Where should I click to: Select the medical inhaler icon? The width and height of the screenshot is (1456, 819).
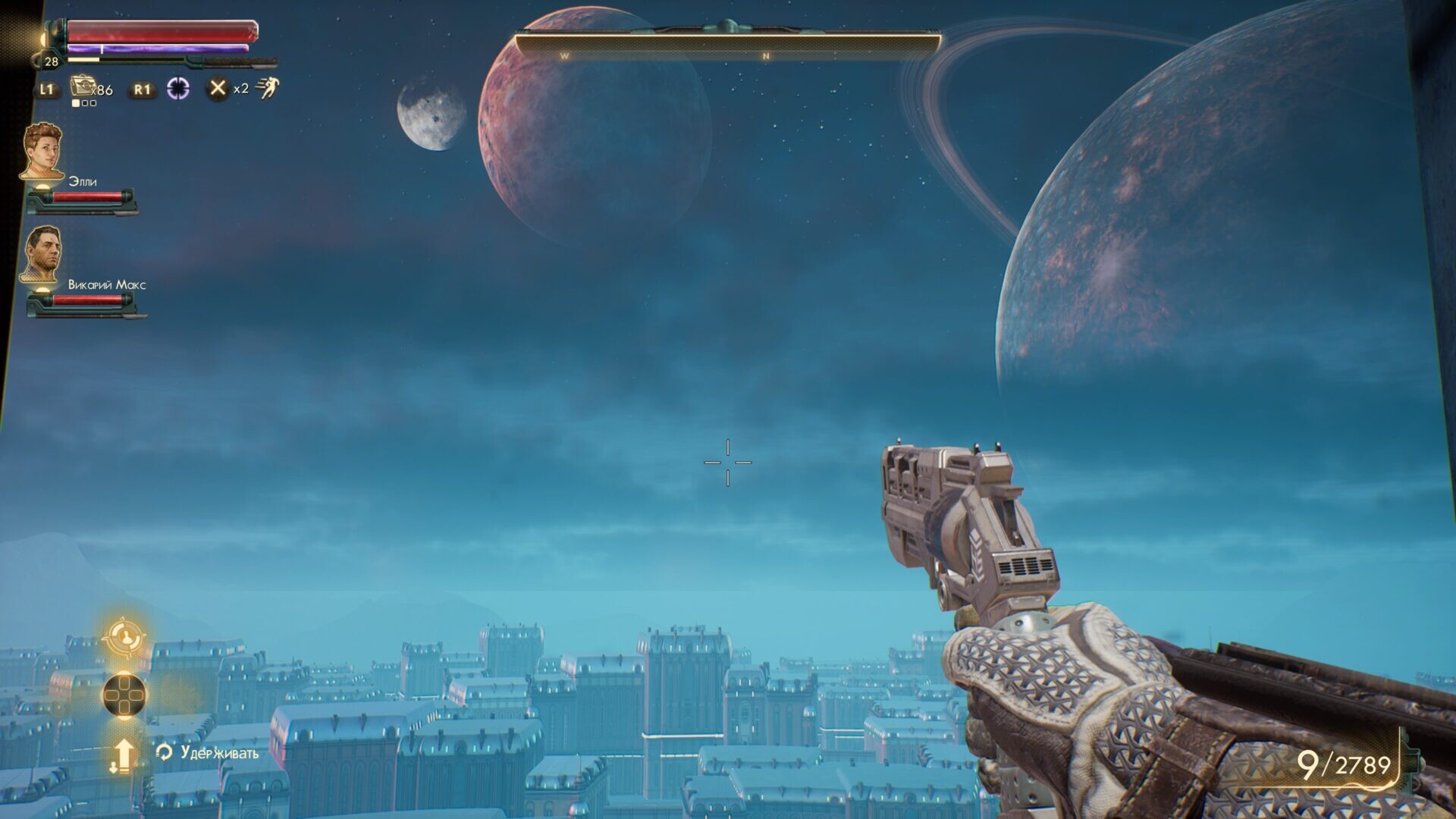coord(82,86)
